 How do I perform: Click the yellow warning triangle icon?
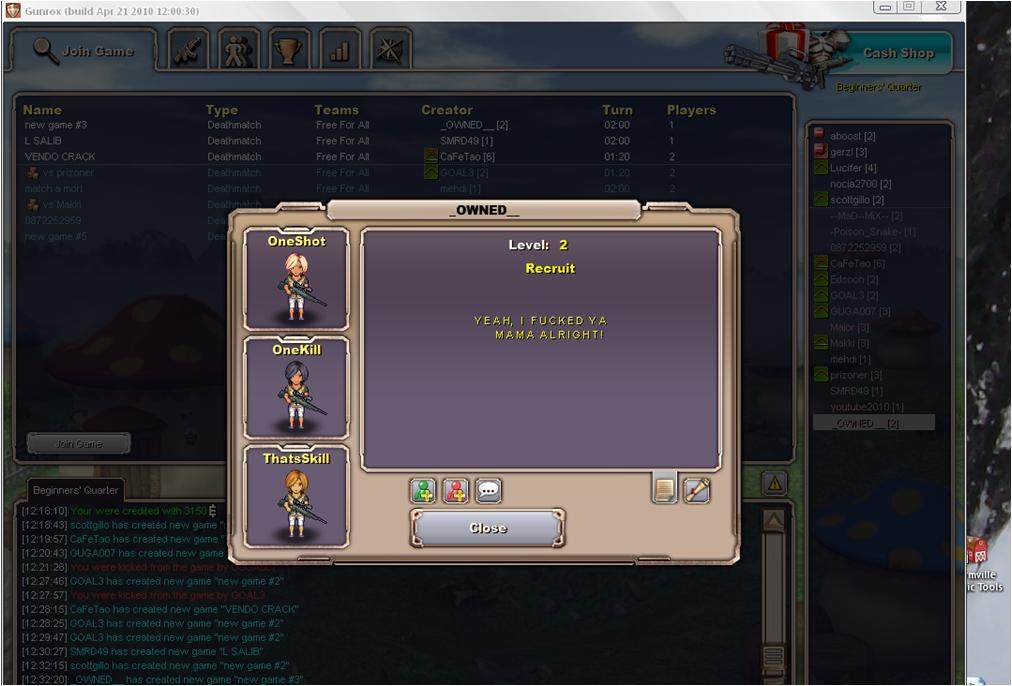tap(774, 484)
